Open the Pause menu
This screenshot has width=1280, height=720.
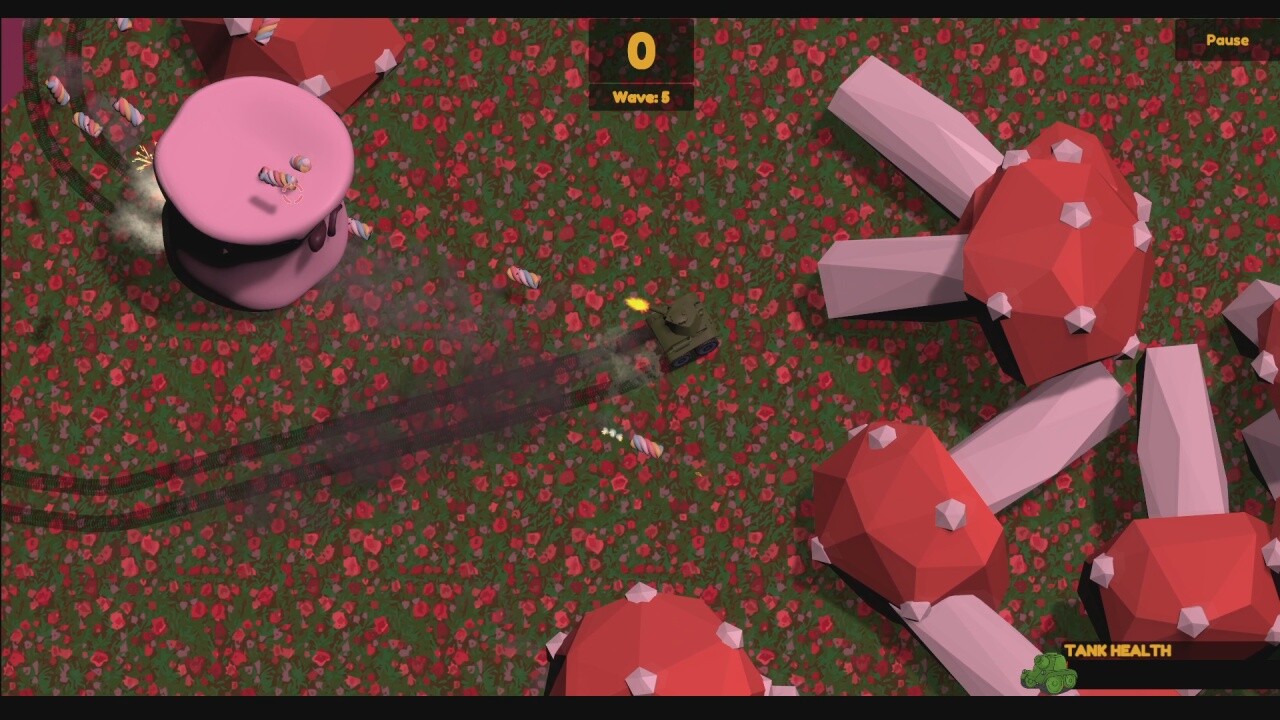click(x=1228, y=39)
